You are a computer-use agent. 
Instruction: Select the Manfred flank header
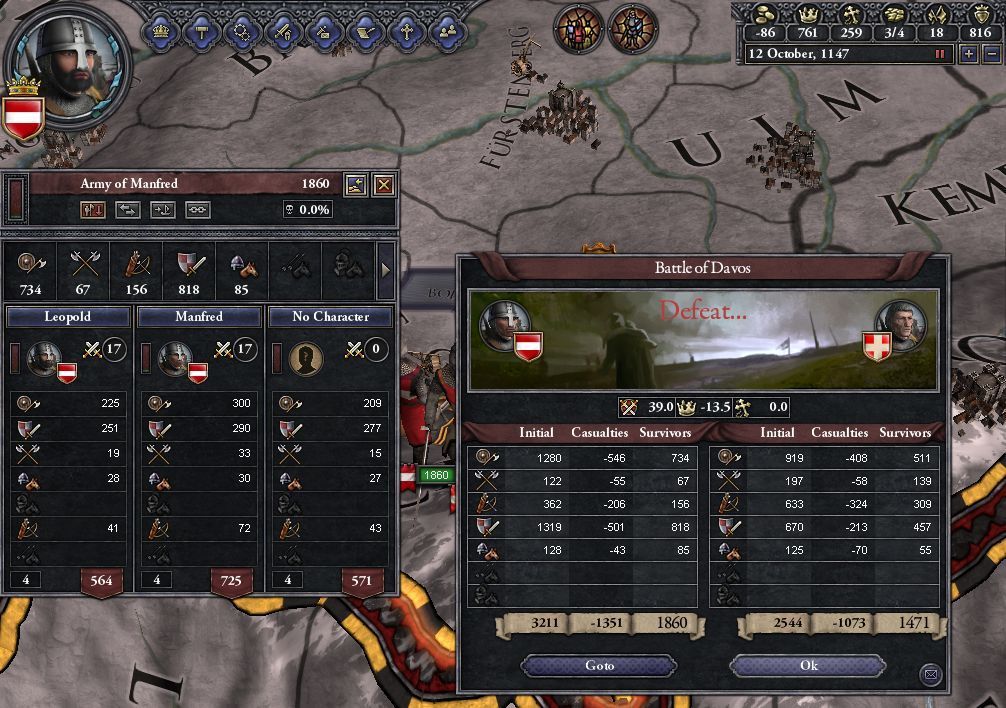tap(199, 316)
